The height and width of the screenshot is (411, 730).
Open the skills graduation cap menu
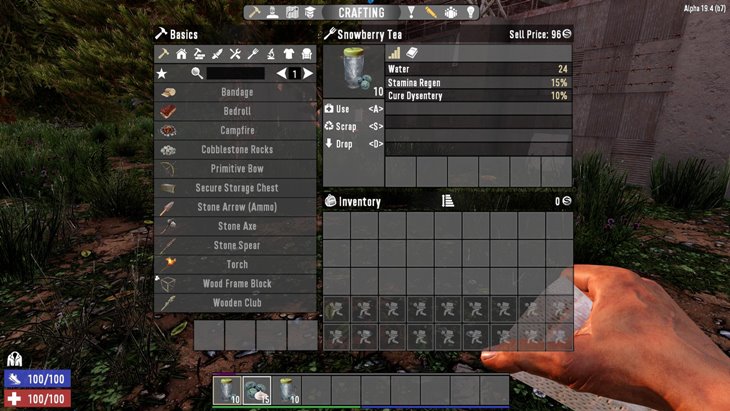click(311, 13)
